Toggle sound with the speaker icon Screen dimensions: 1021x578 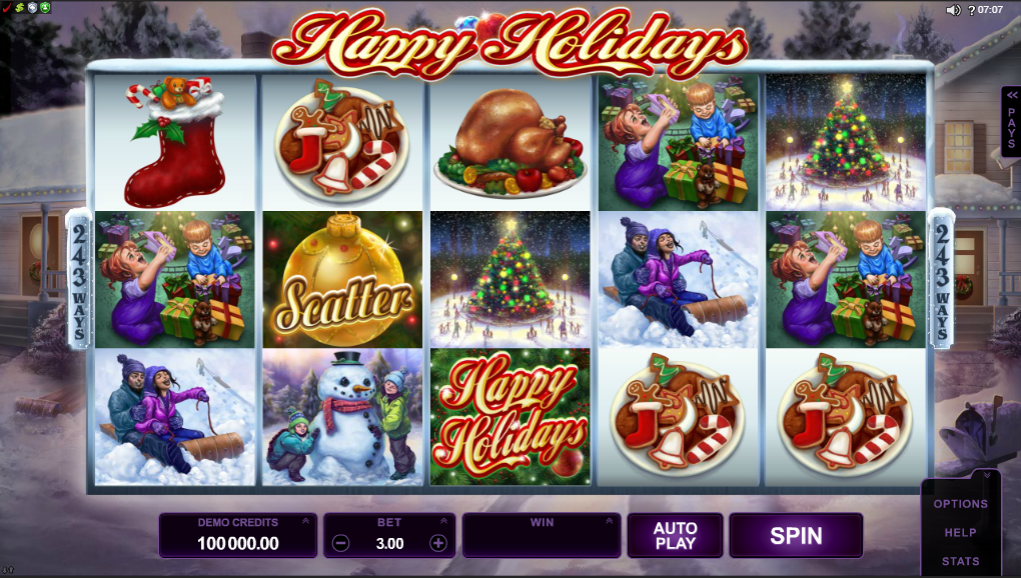(x=952, y=10)
